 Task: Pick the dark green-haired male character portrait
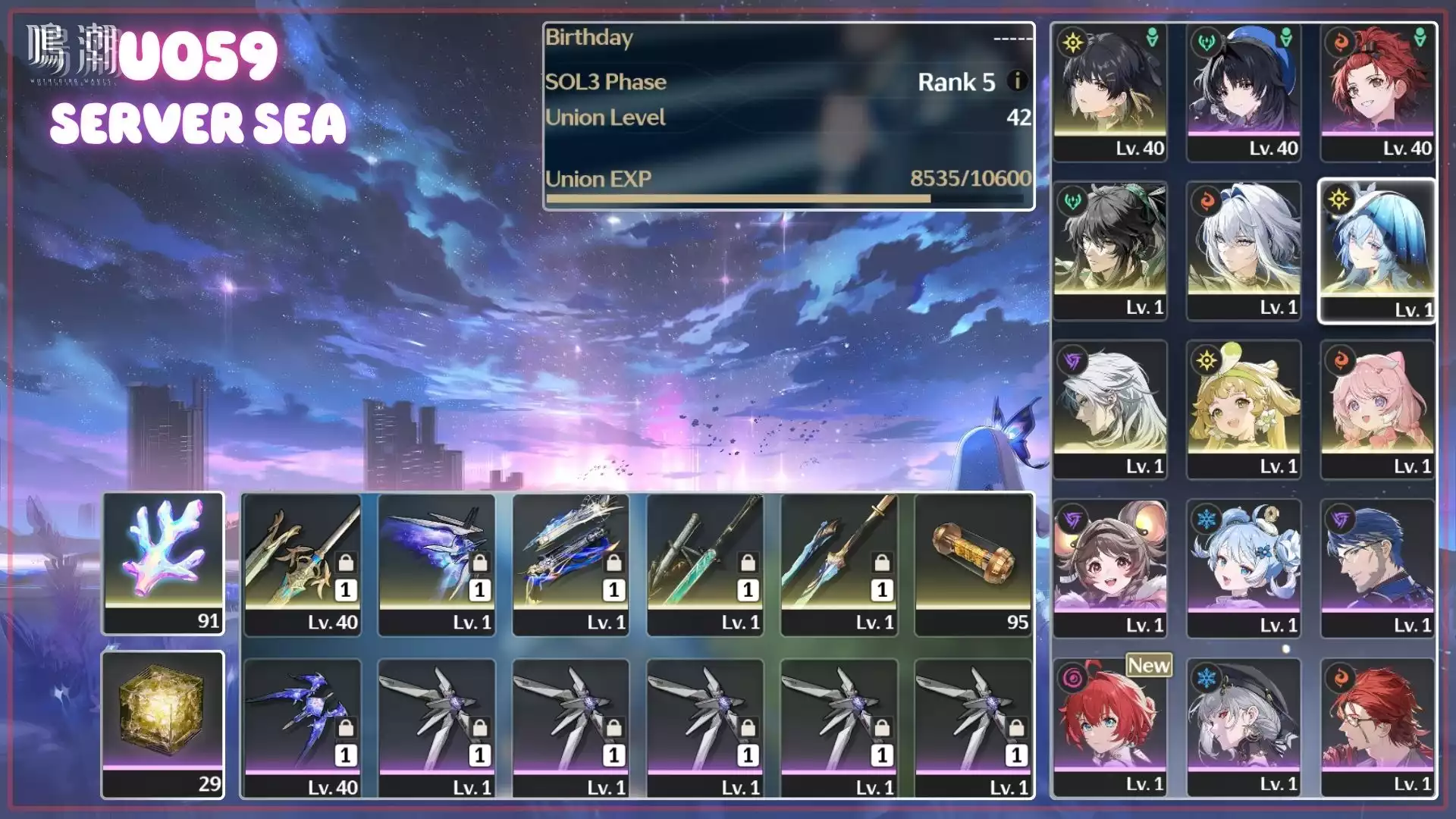click(x=1109, y=251)
